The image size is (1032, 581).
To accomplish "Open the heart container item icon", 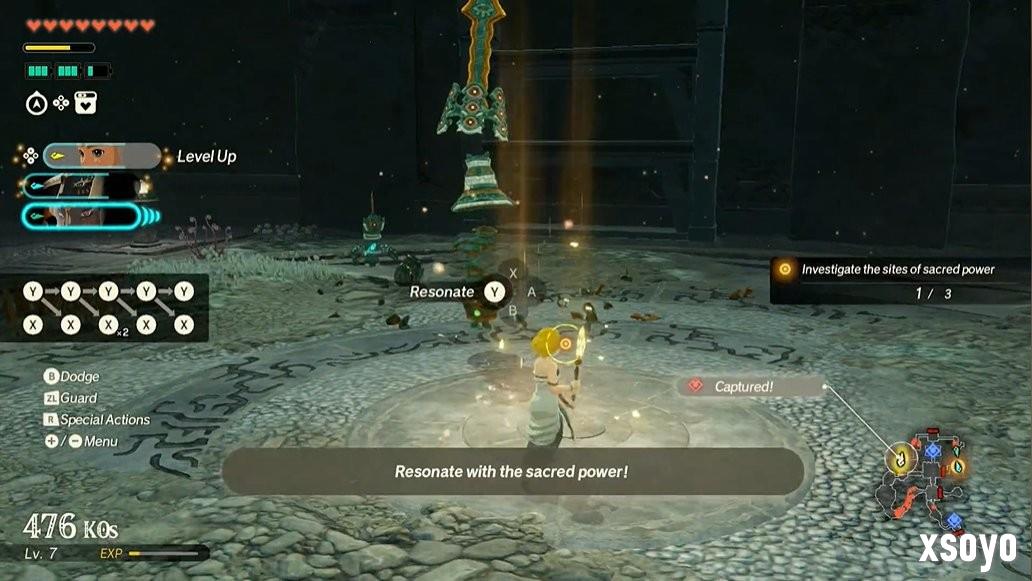I will [86, 102].
